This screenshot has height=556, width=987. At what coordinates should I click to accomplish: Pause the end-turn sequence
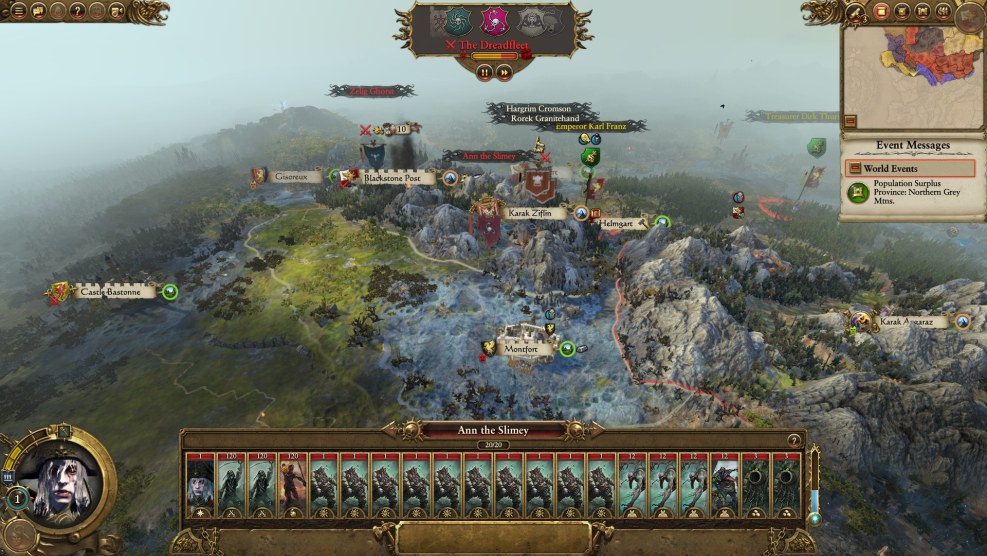tap(485, 72)
